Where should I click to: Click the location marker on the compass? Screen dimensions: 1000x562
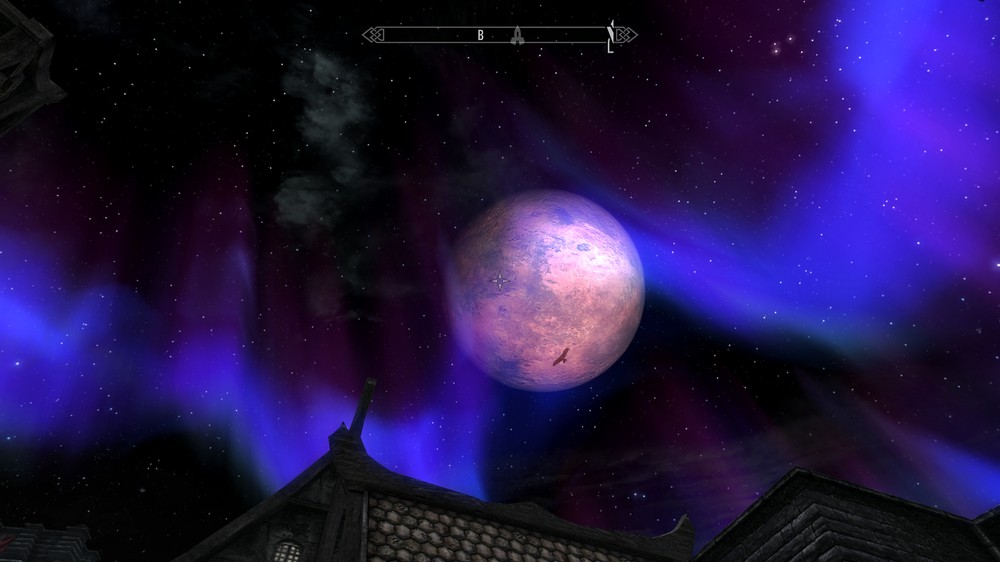[x=517, y=36]
